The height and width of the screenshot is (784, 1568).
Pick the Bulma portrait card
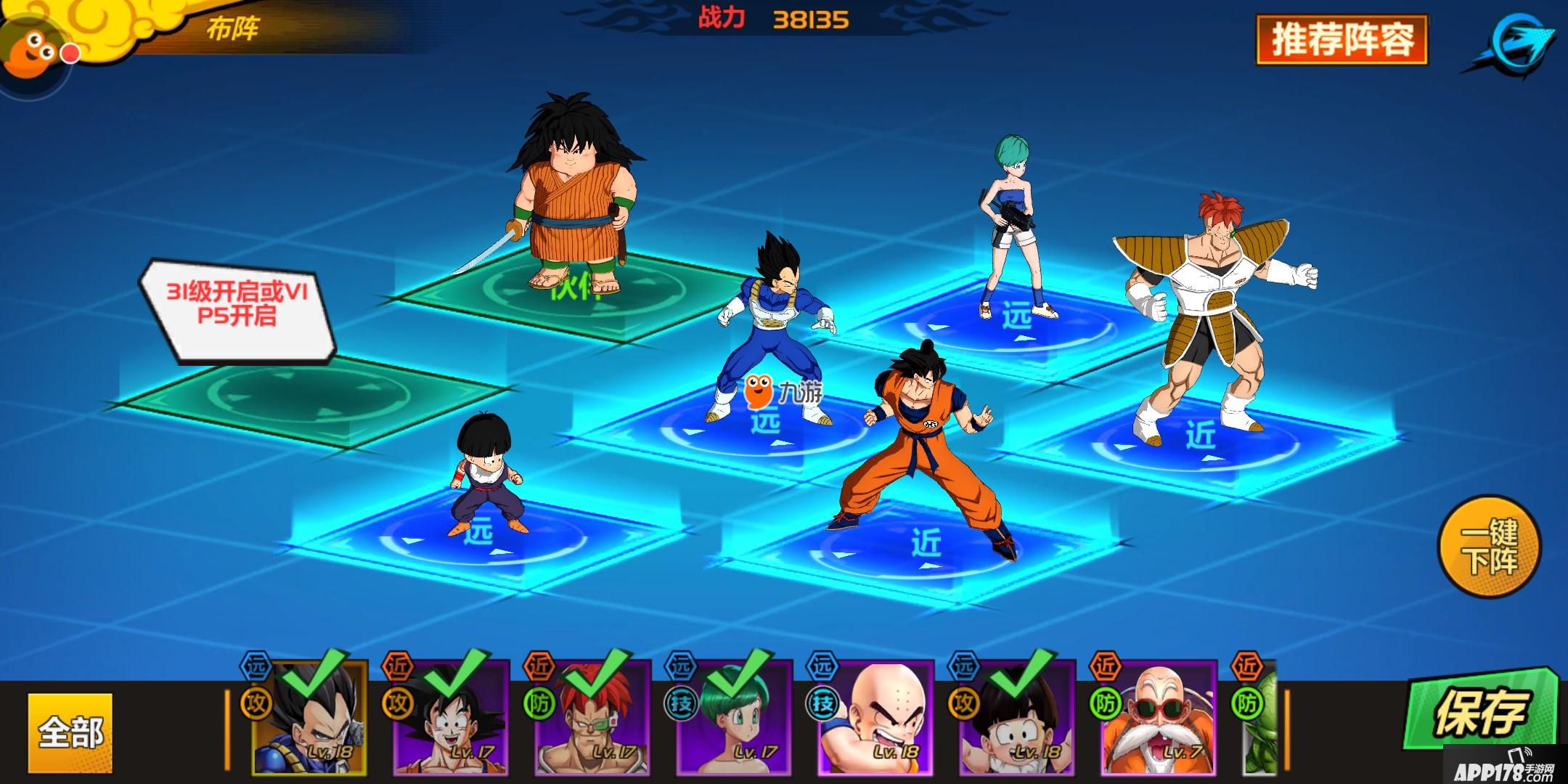point(733,717)
